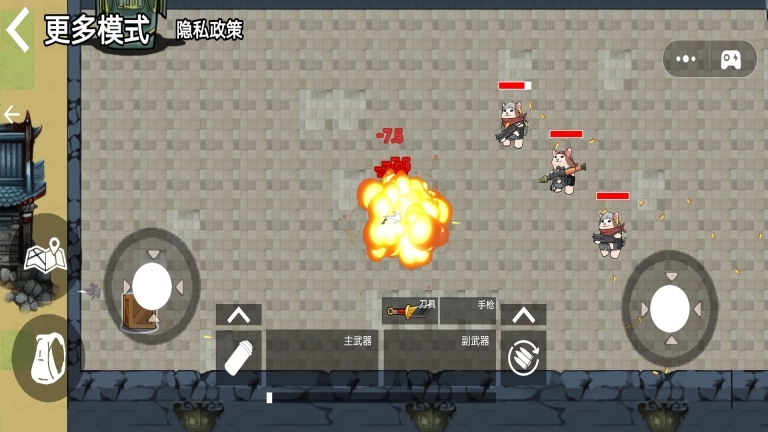Choose the 主武器 primary weapon slot

[x=321, y=357]
